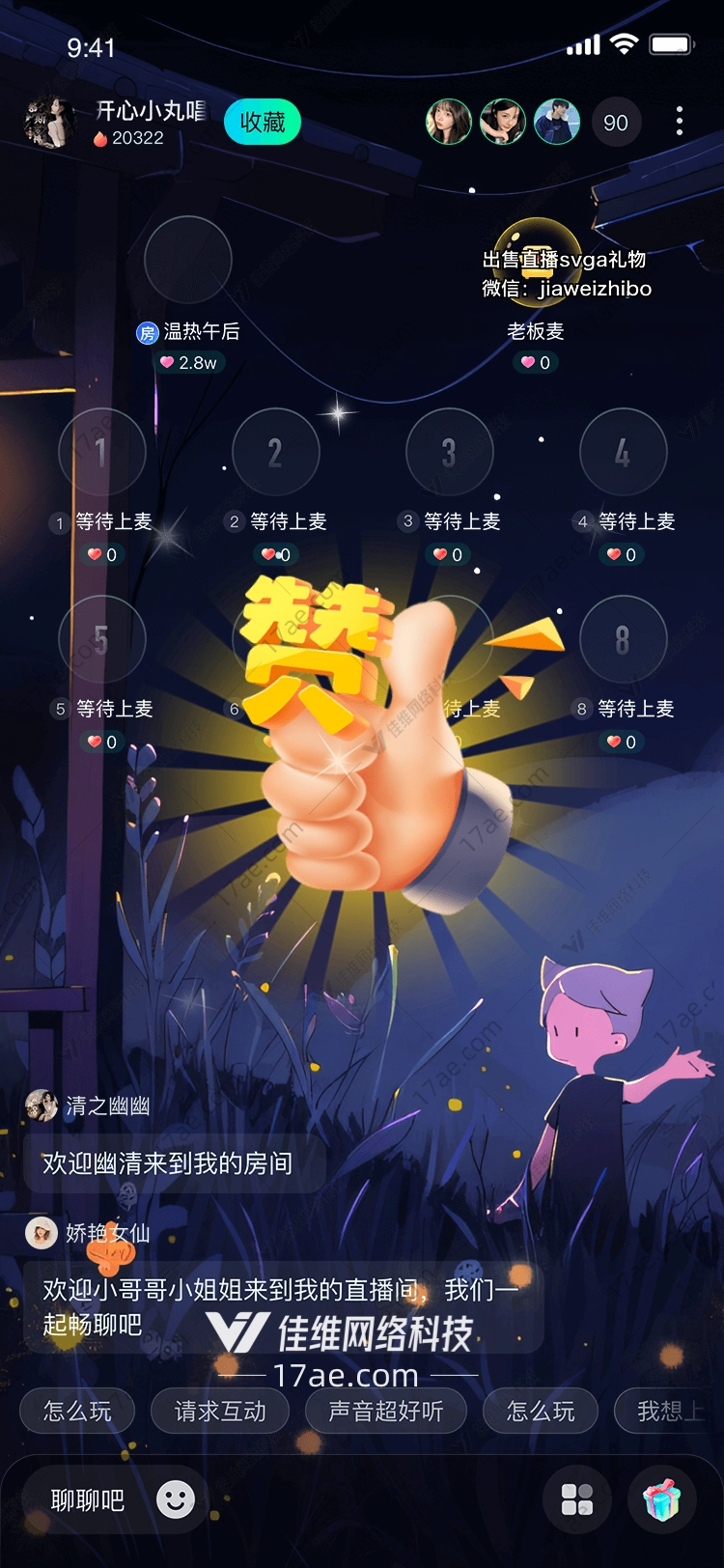Join mic seat number 3
The image size is (724, 1568).
click(x=449, y=452)
